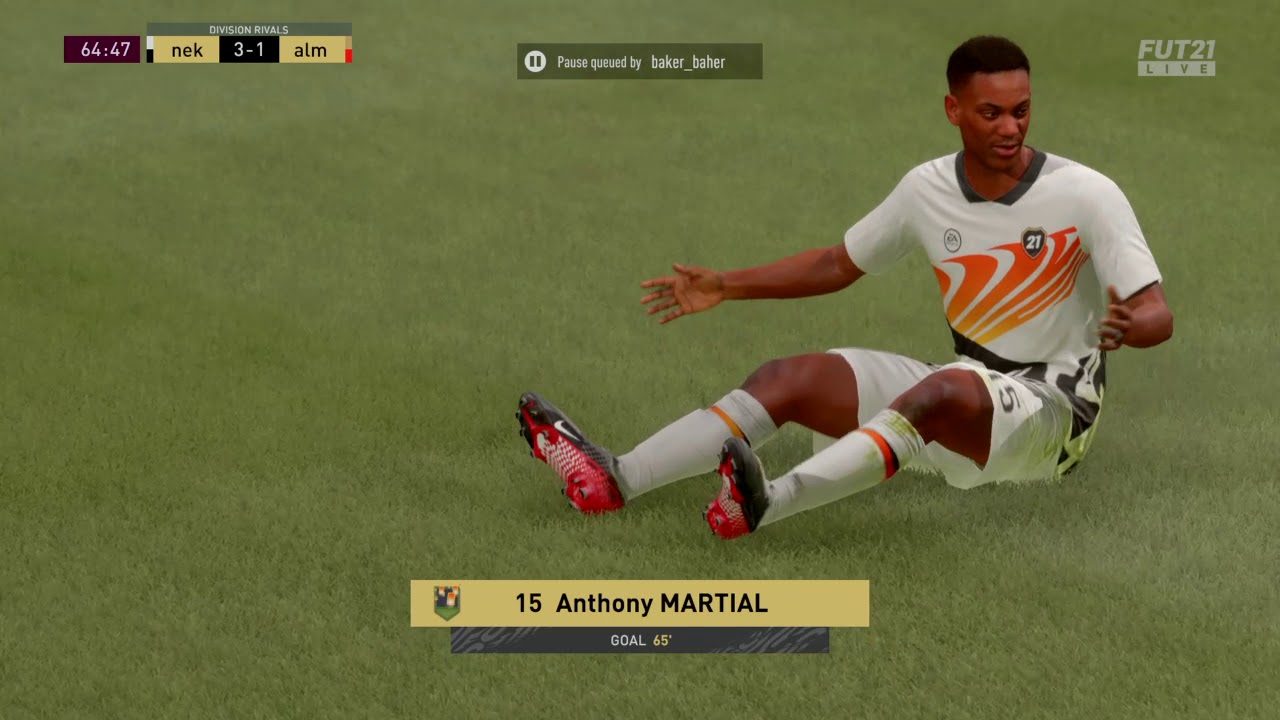The width and height of the screenshot is (1280, 720).
Task: Click the pause icon in the notification
Action: (535, 62)
